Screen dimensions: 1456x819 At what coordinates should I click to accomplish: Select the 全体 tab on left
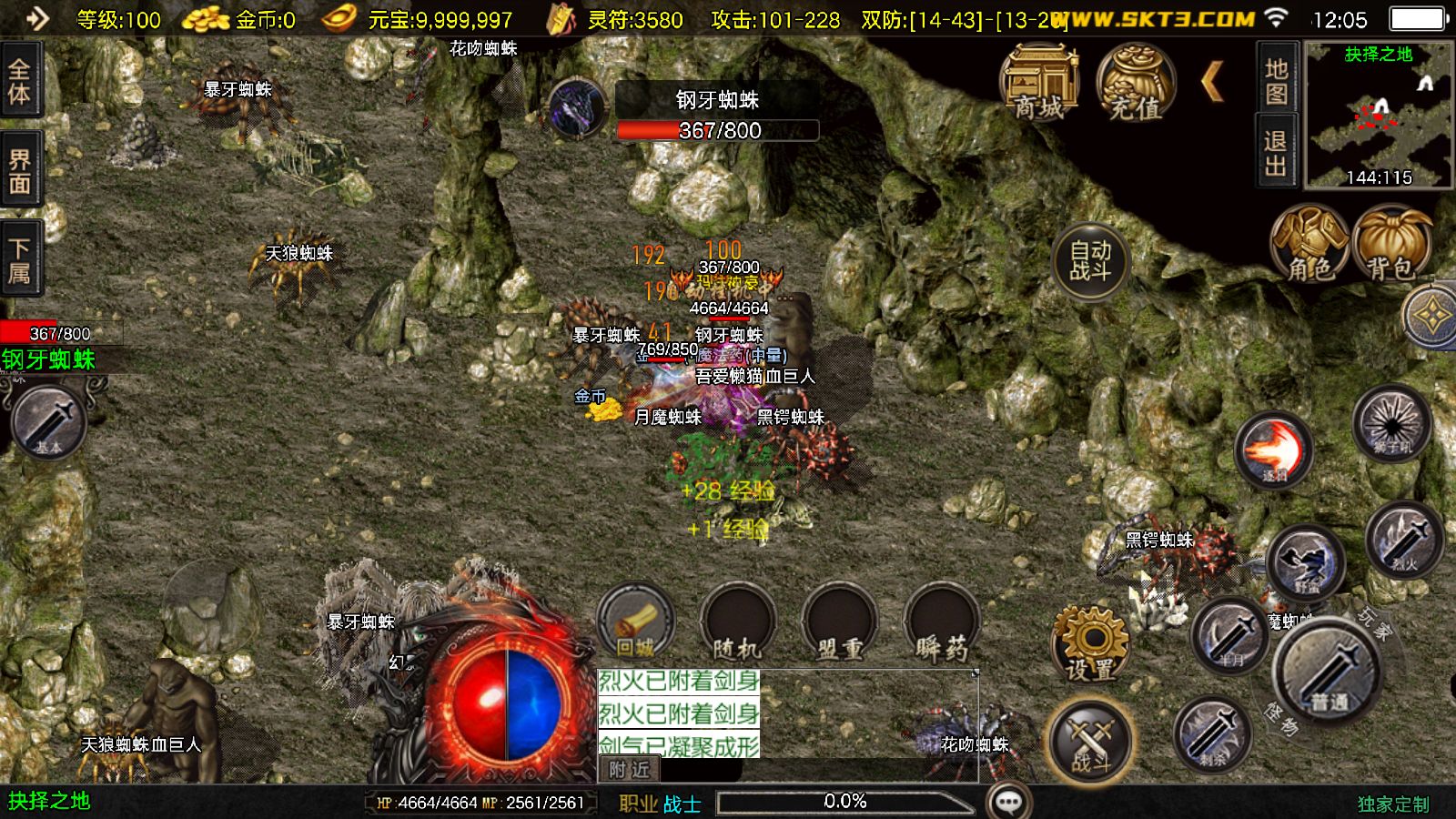point(20,81)
